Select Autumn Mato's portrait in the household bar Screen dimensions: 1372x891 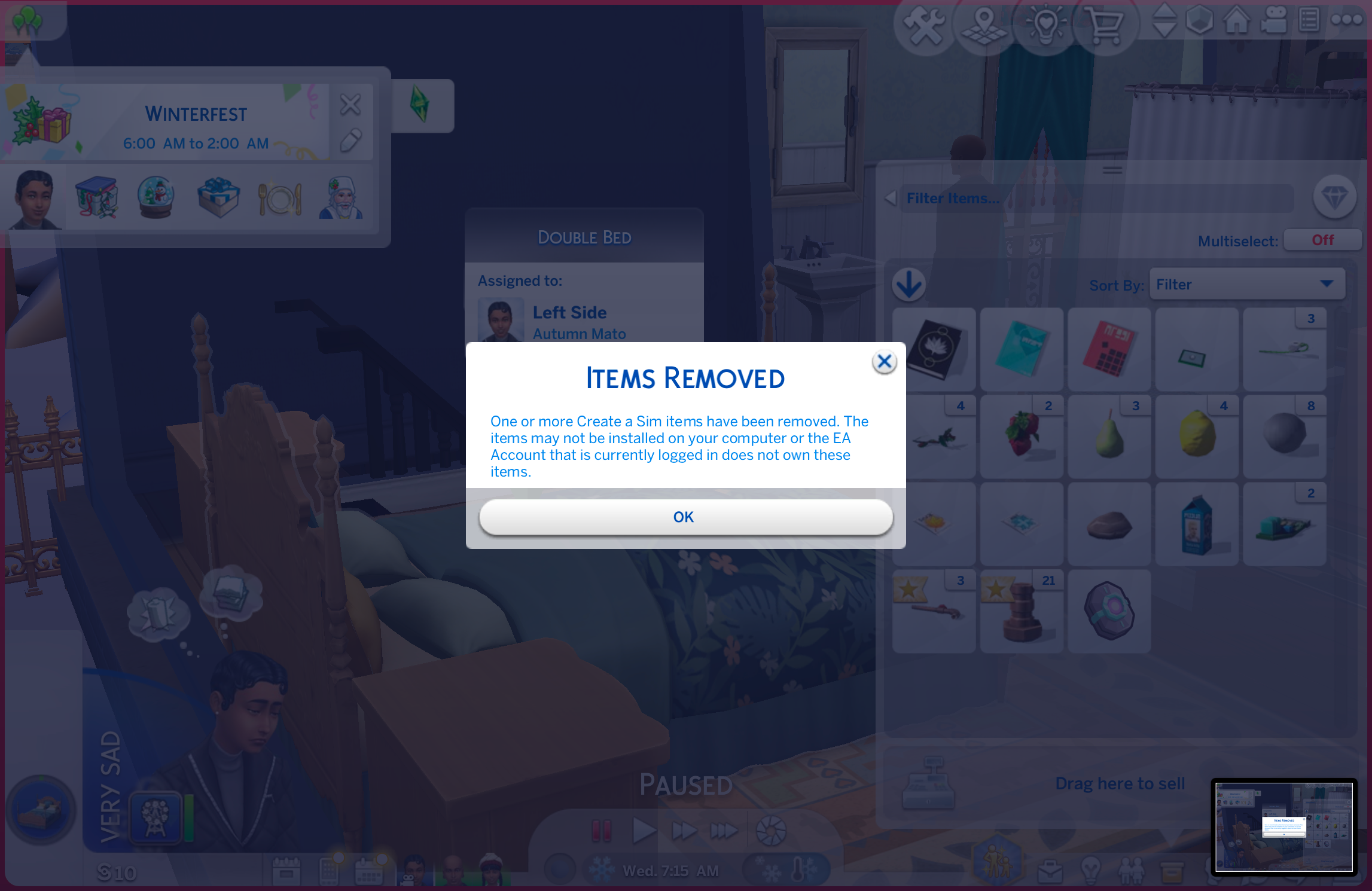413,870
